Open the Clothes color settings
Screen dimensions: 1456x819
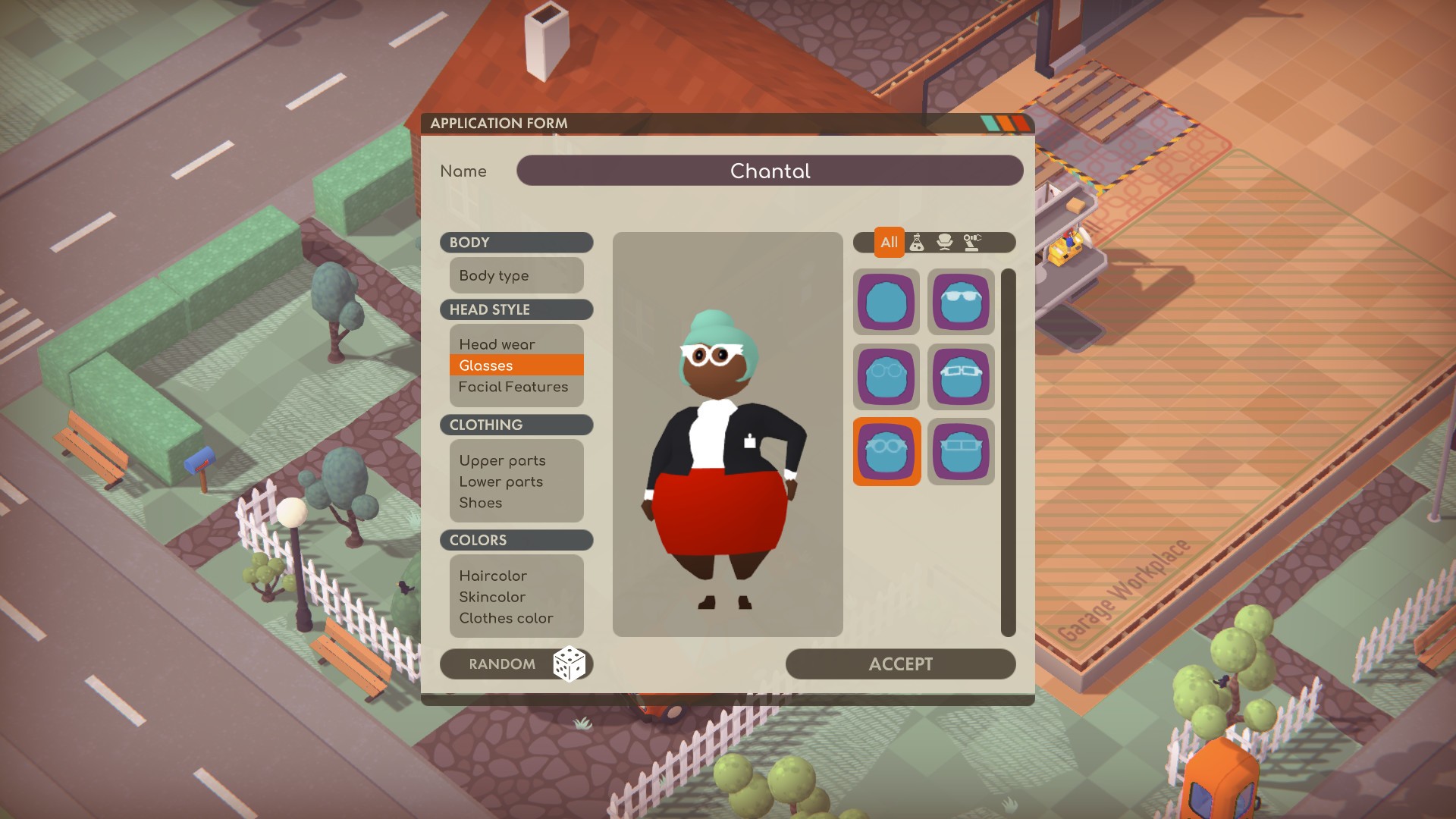pos(505,618)
